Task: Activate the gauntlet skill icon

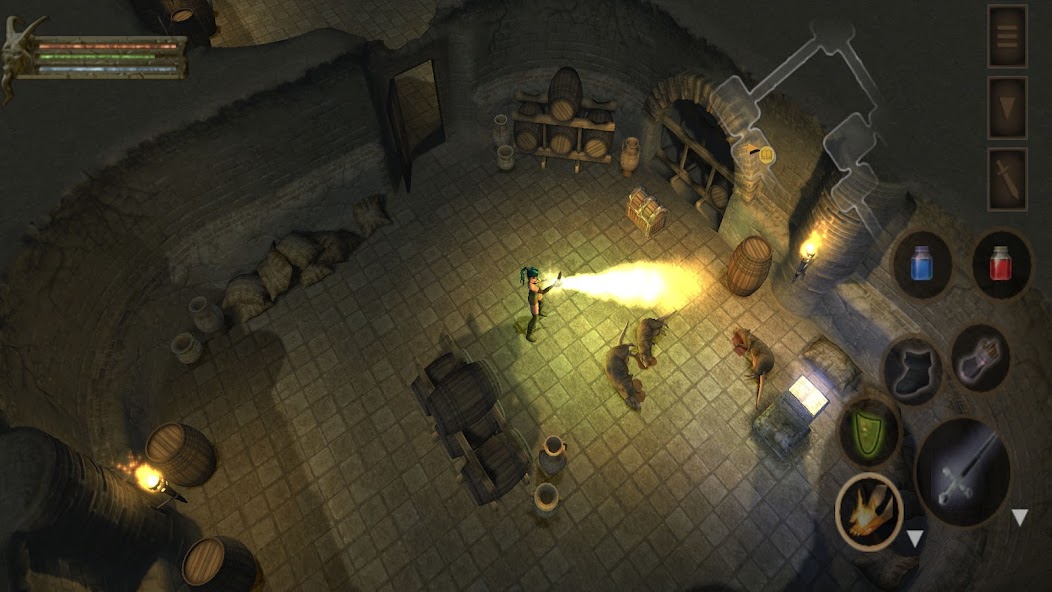Action: (980, 357)
